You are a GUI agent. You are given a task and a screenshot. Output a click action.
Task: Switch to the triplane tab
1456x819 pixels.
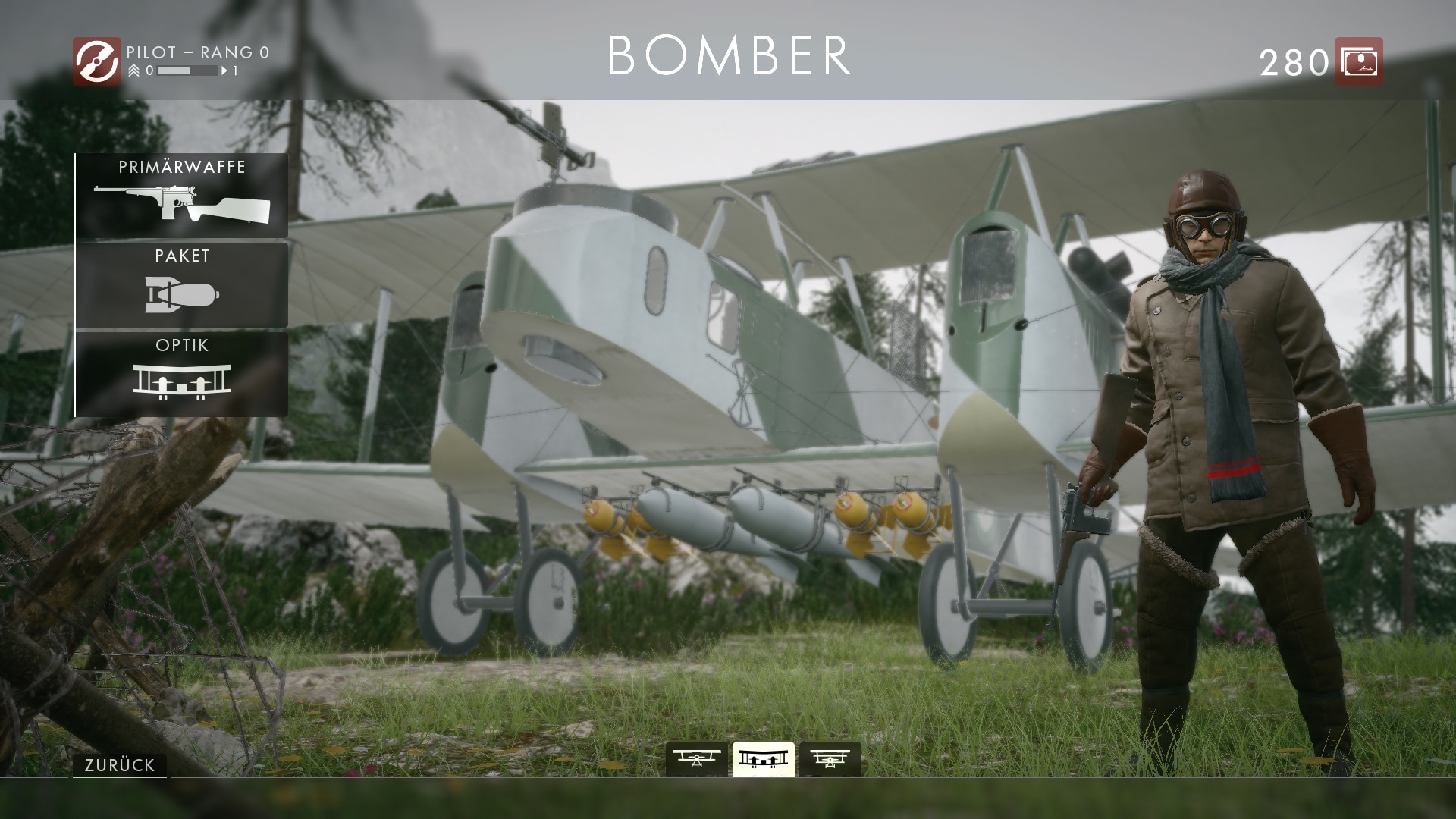tap(830, 758)
